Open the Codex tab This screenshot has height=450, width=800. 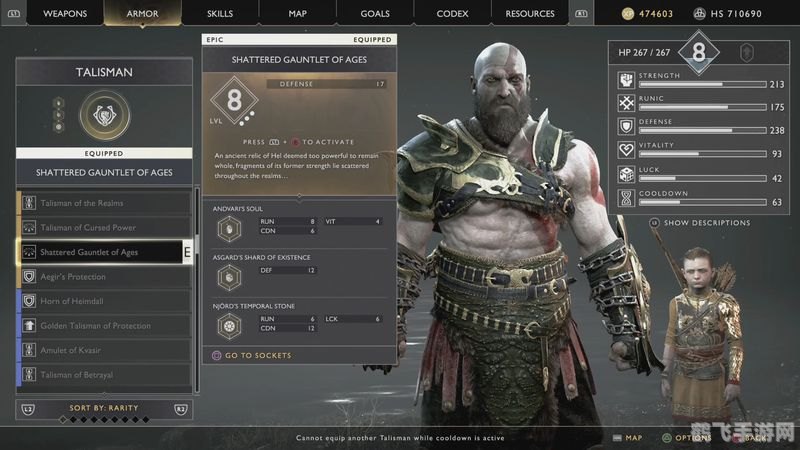[x=452, y=14]
